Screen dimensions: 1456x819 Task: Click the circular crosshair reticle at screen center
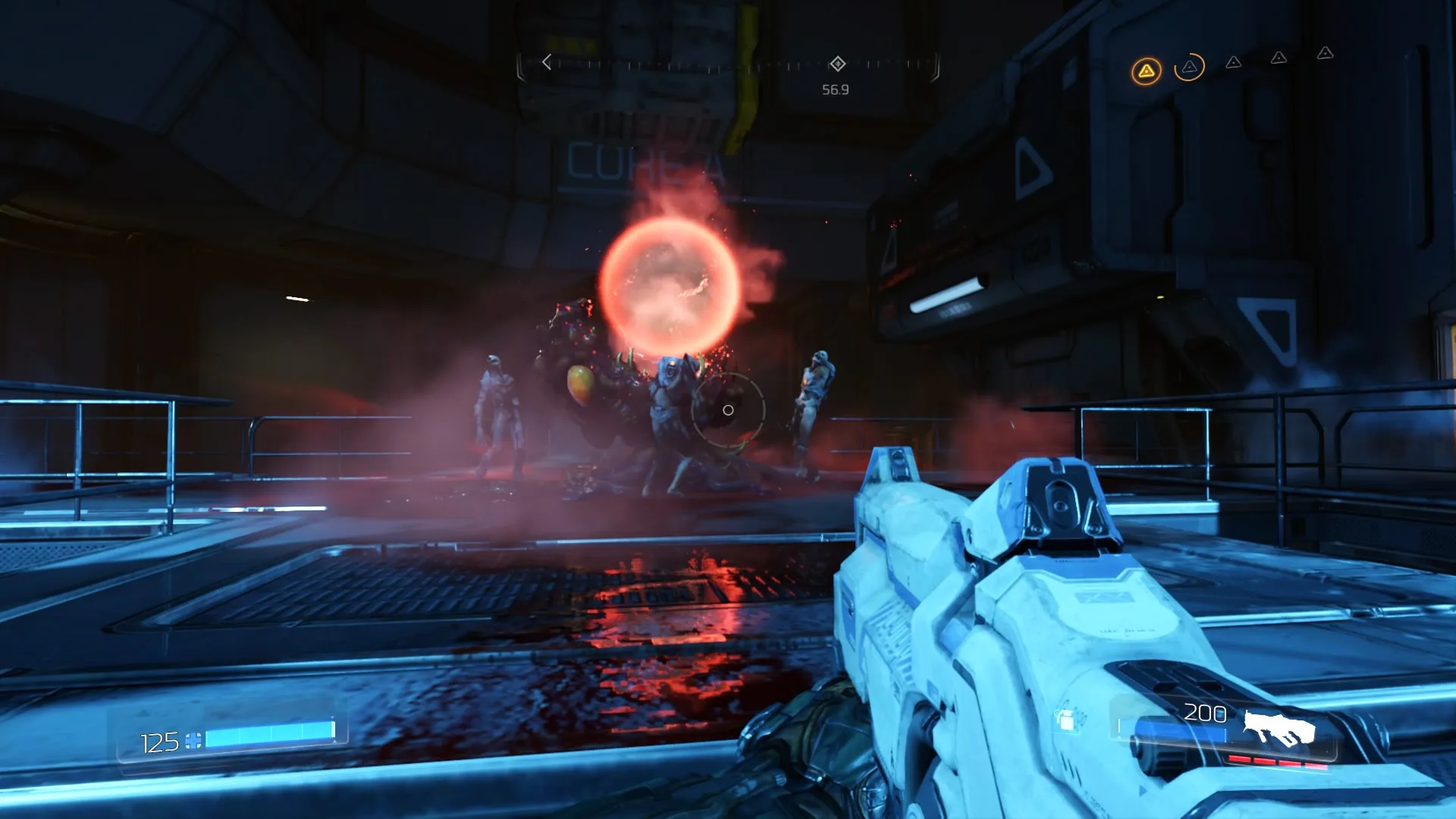click(x=728, y=409)
